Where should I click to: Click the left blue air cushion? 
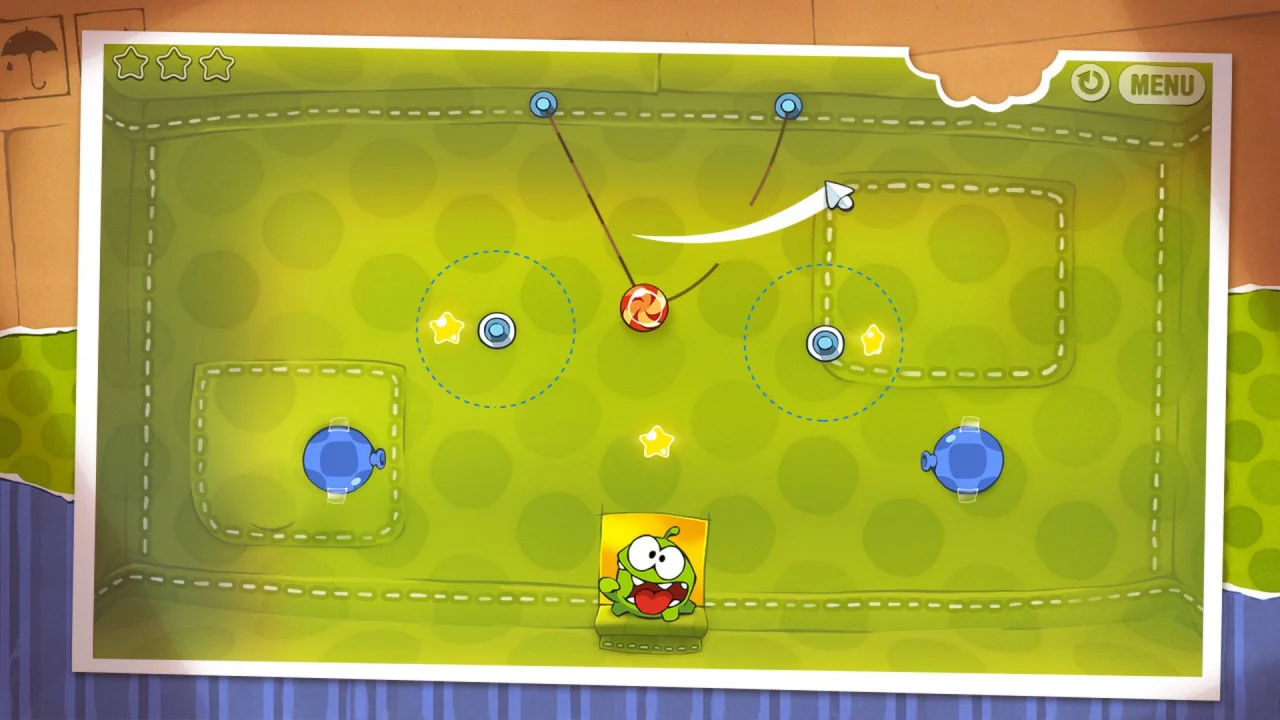(340, 458)
